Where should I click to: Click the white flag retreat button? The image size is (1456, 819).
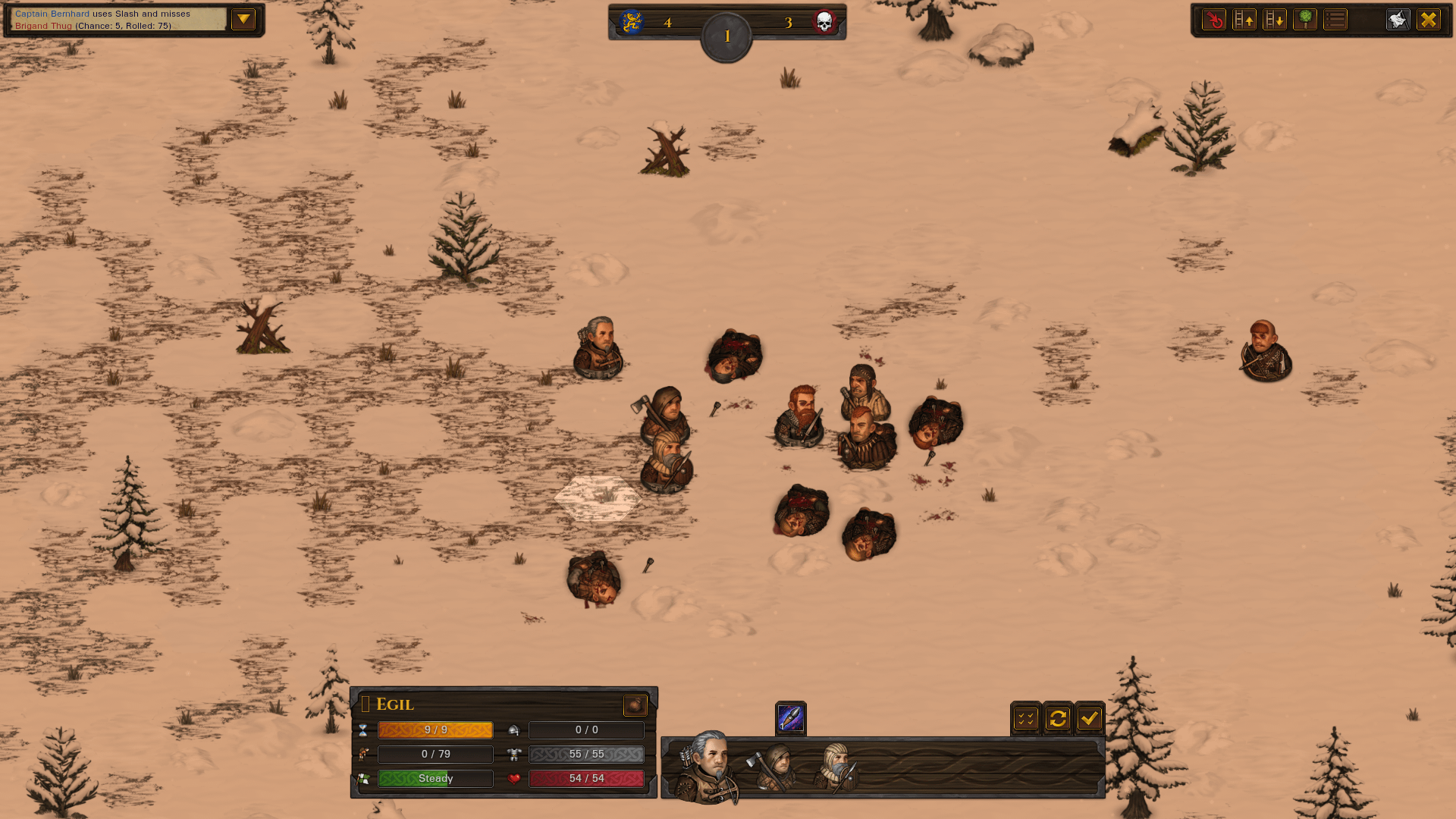tap(1398, 20)
